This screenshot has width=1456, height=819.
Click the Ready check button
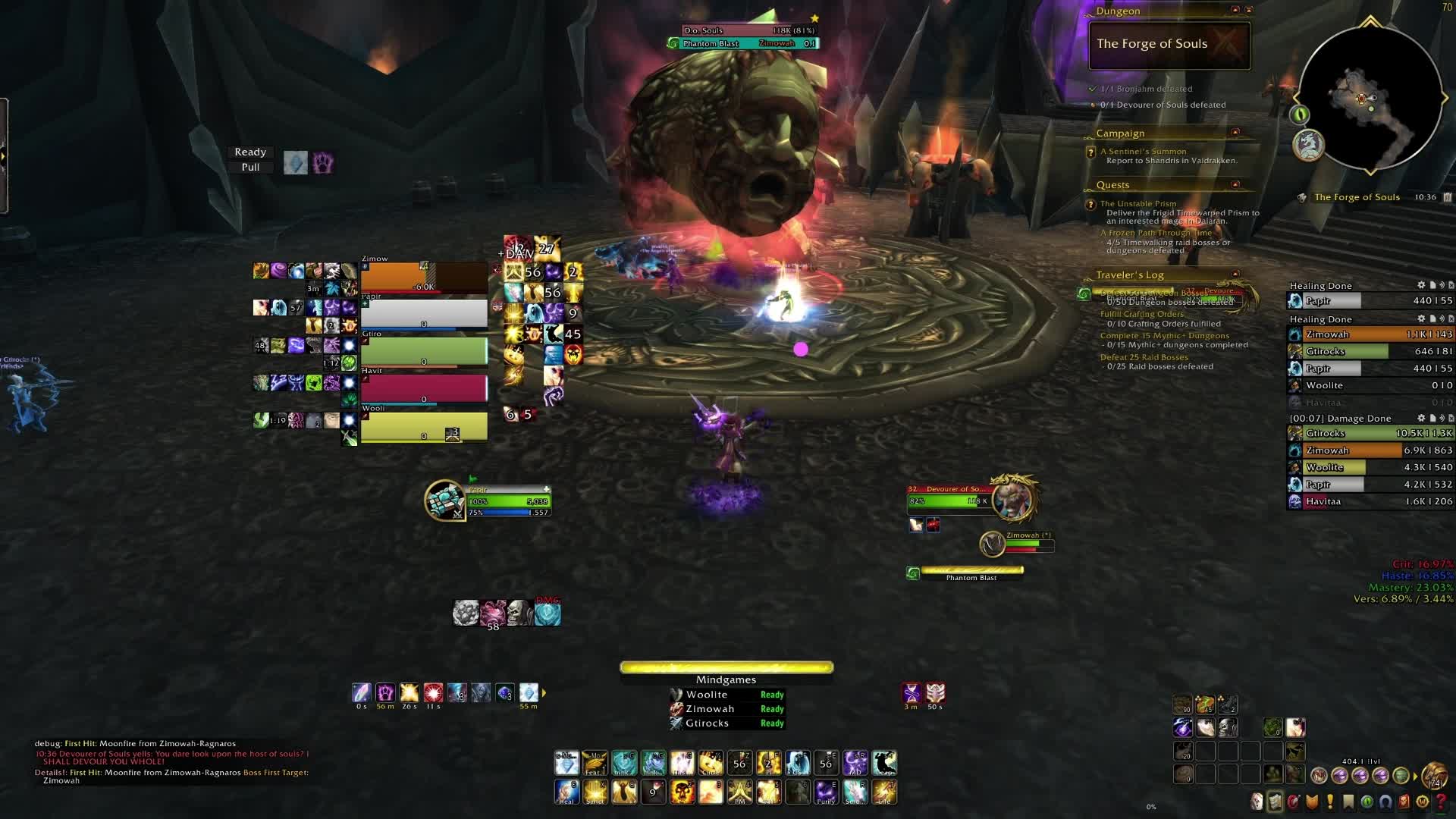click(250, 152)
